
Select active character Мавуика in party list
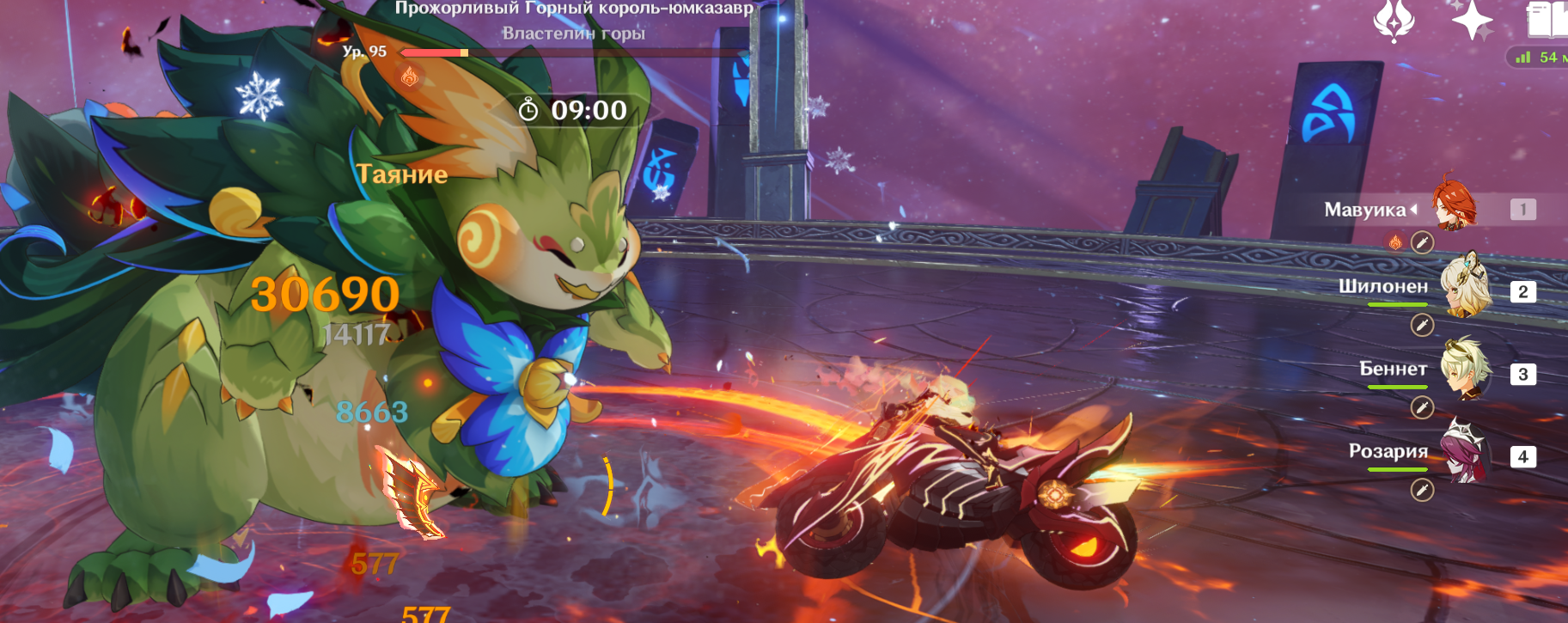point(1454,206)
